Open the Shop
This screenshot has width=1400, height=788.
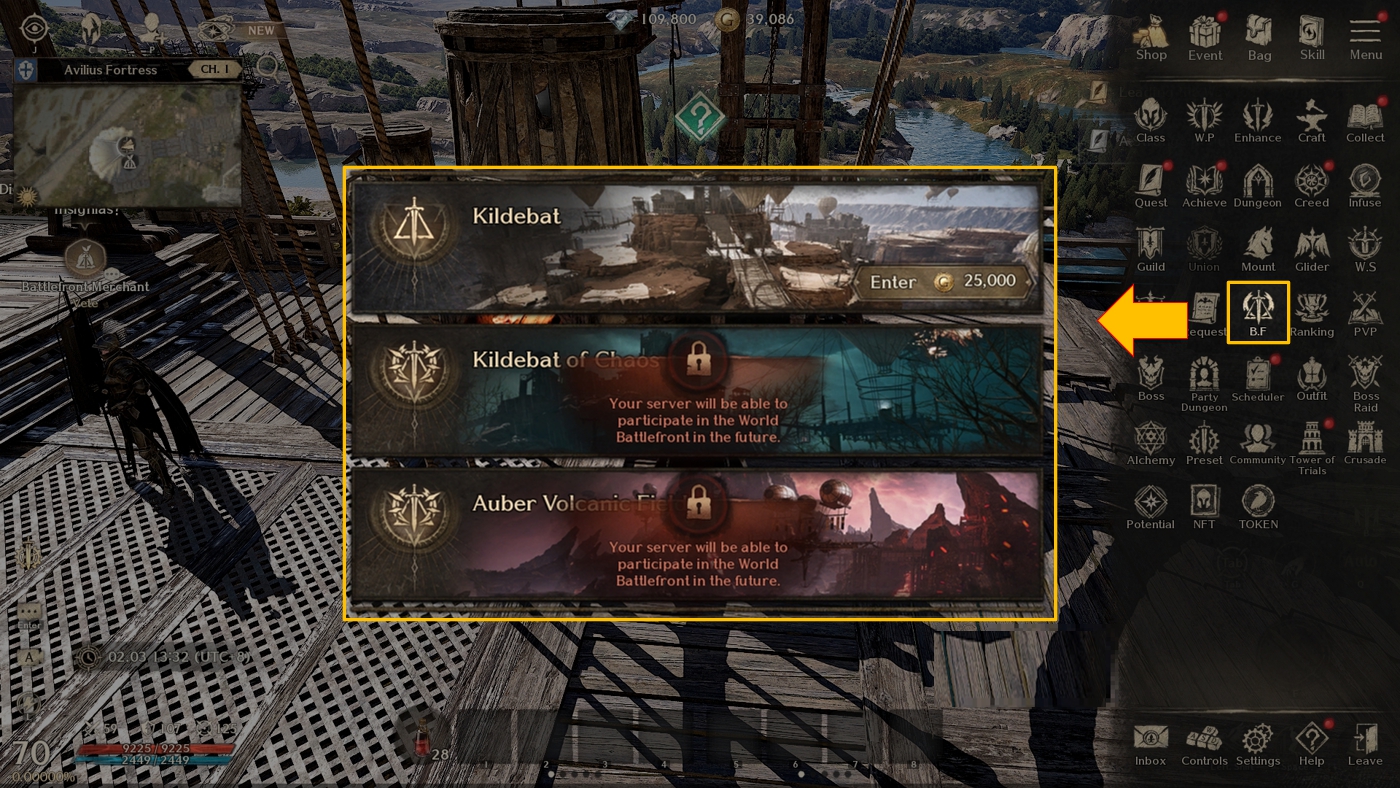click(1150, 37)
